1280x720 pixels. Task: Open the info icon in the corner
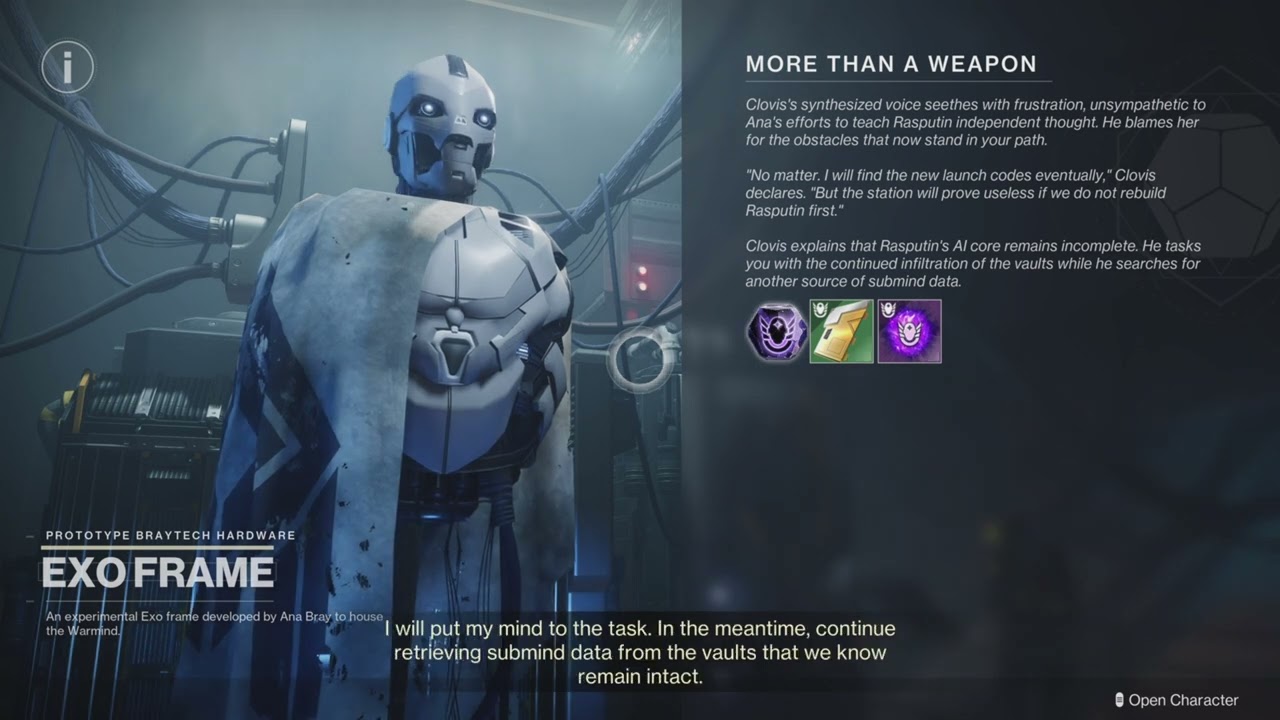(68, 68)
